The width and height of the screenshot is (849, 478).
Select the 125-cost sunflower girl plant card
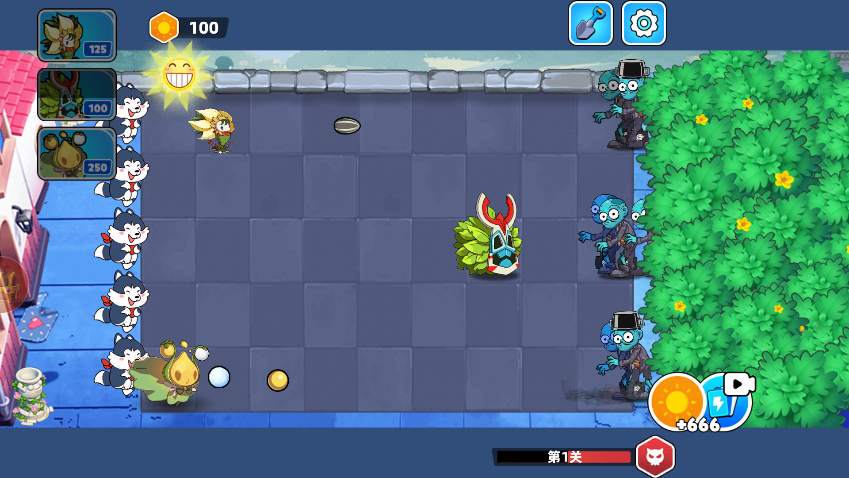click(x=77, y=35)
